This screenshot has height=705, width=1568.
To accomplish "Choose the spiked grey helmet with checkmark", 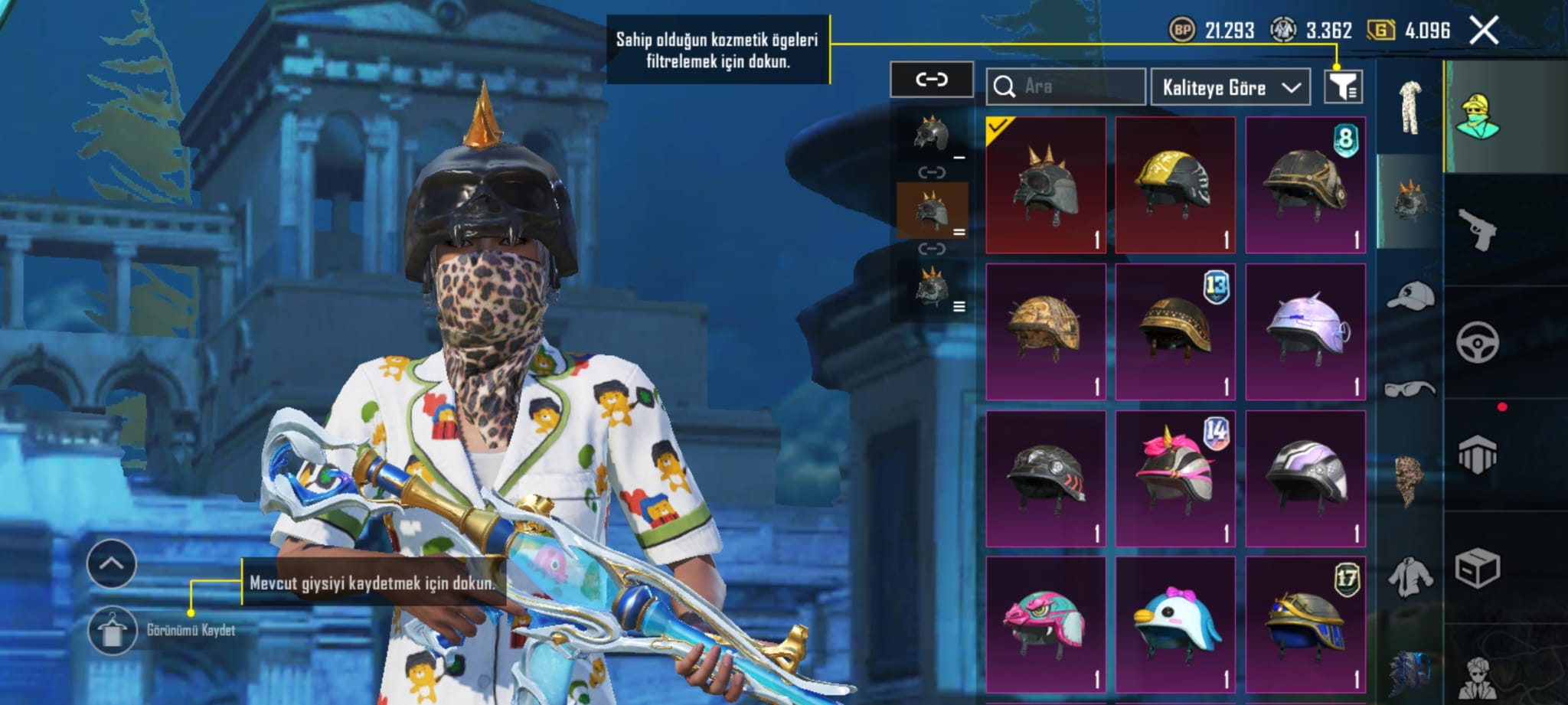I will 1046,185.
